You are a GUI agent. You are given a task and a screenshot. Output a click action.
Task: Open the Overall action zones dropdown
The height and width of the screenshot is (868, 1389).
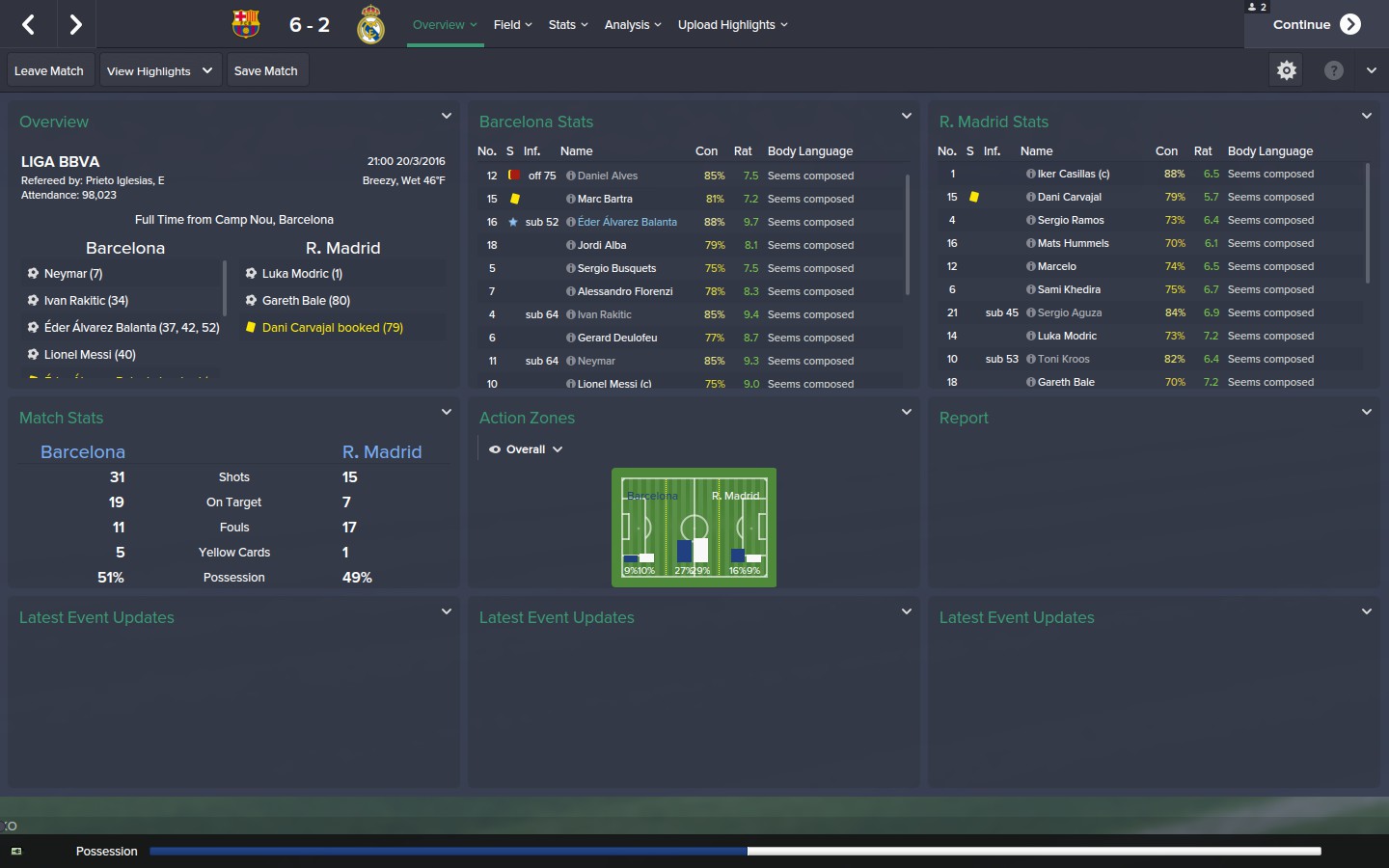click(x=526, y=449)
